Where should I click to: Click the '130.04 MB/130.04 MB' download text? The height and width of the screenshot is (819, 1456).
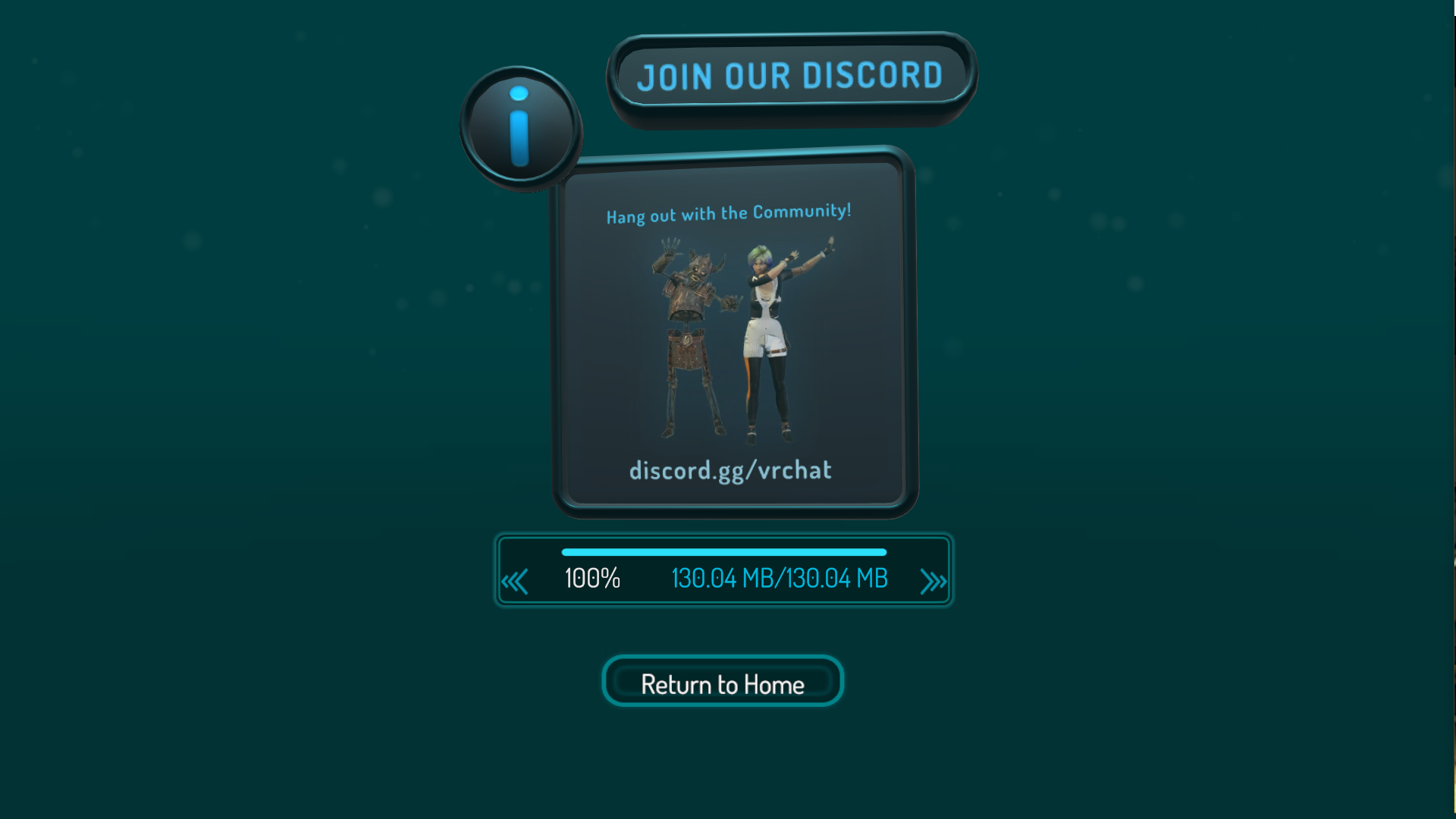pyautogui.click(x=779, y=579)
